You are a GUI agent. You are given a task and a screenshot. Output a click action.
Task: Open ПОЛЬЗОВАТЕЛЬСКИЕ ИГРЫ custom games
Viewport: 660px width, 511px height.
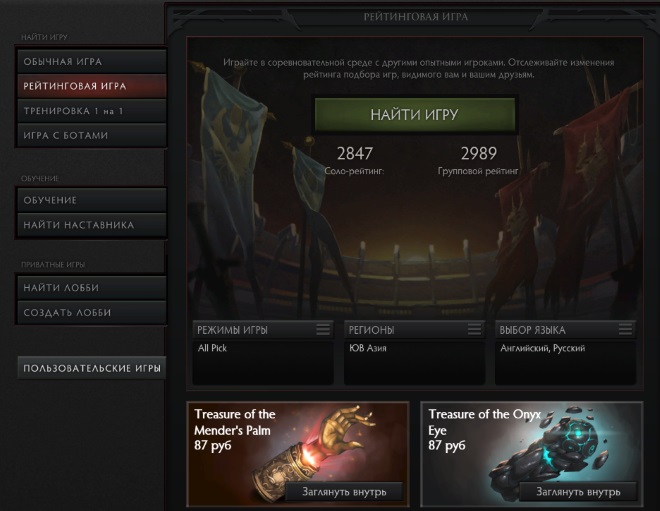tap(92, 369)
